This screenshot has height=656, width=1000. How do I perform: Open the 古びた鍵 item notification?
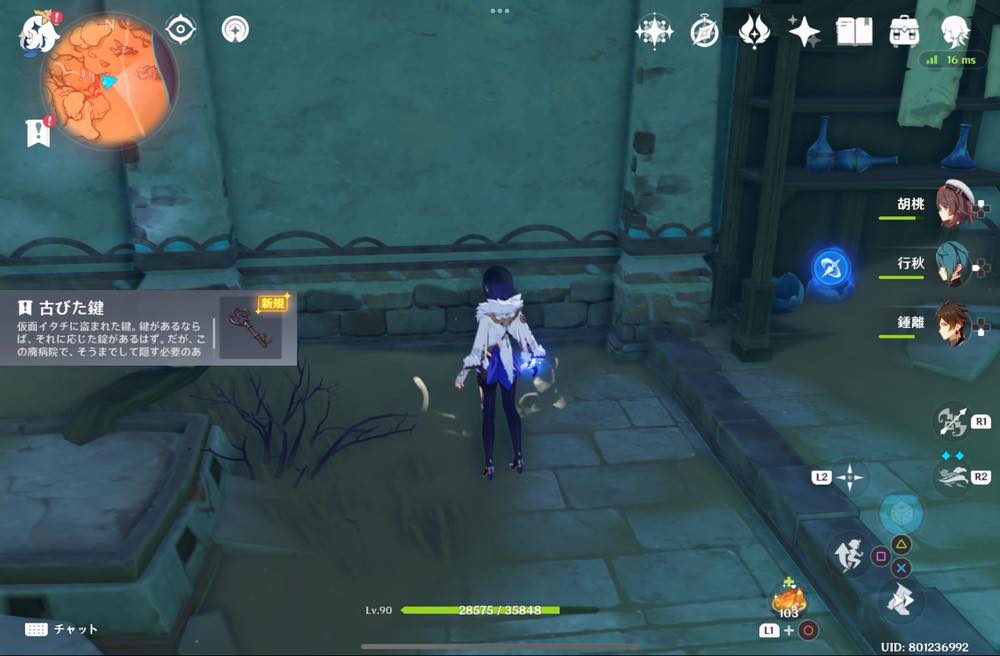pos(148,327)
